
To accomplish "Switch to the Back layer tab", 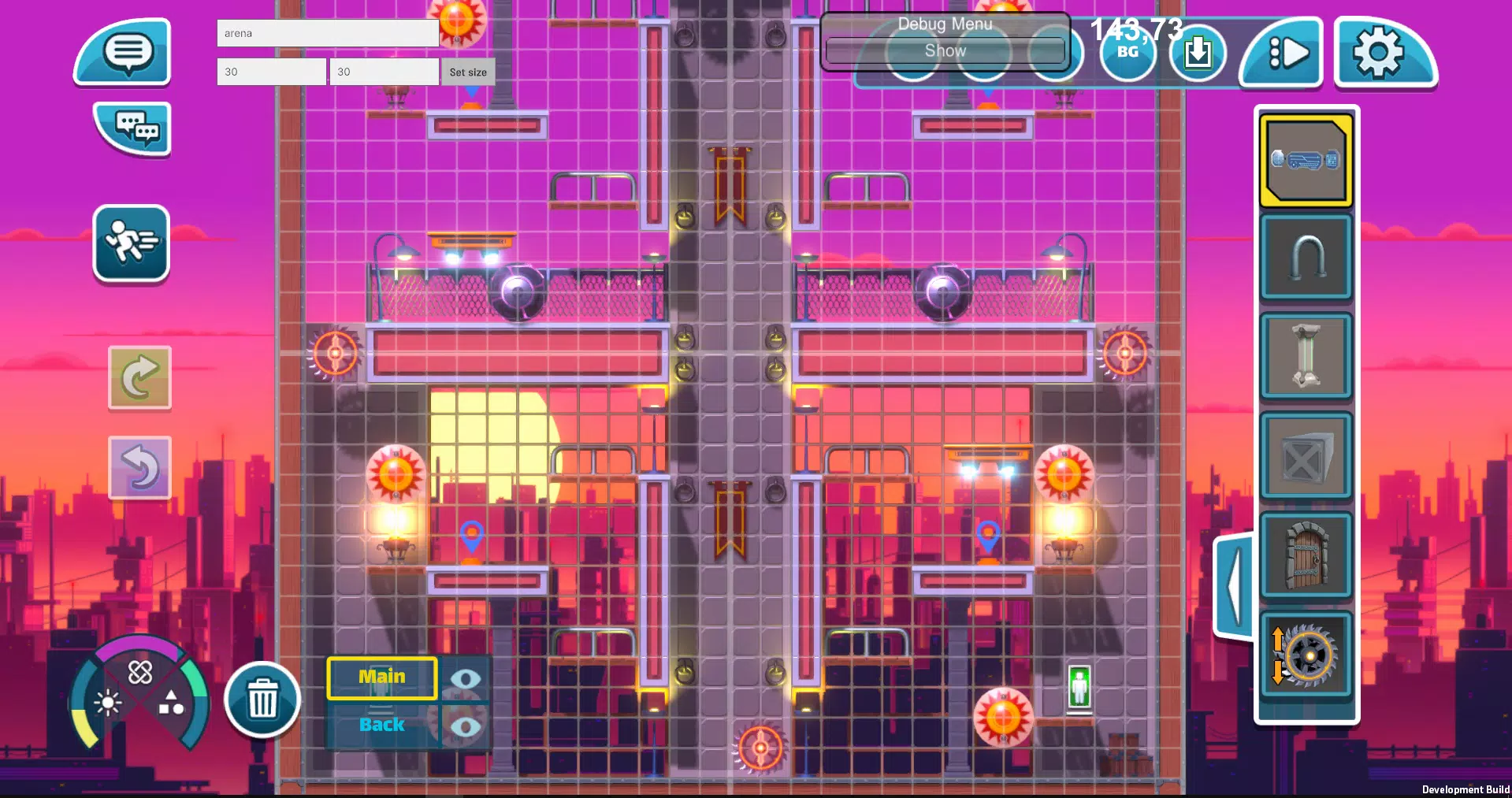I will (381, 724).
